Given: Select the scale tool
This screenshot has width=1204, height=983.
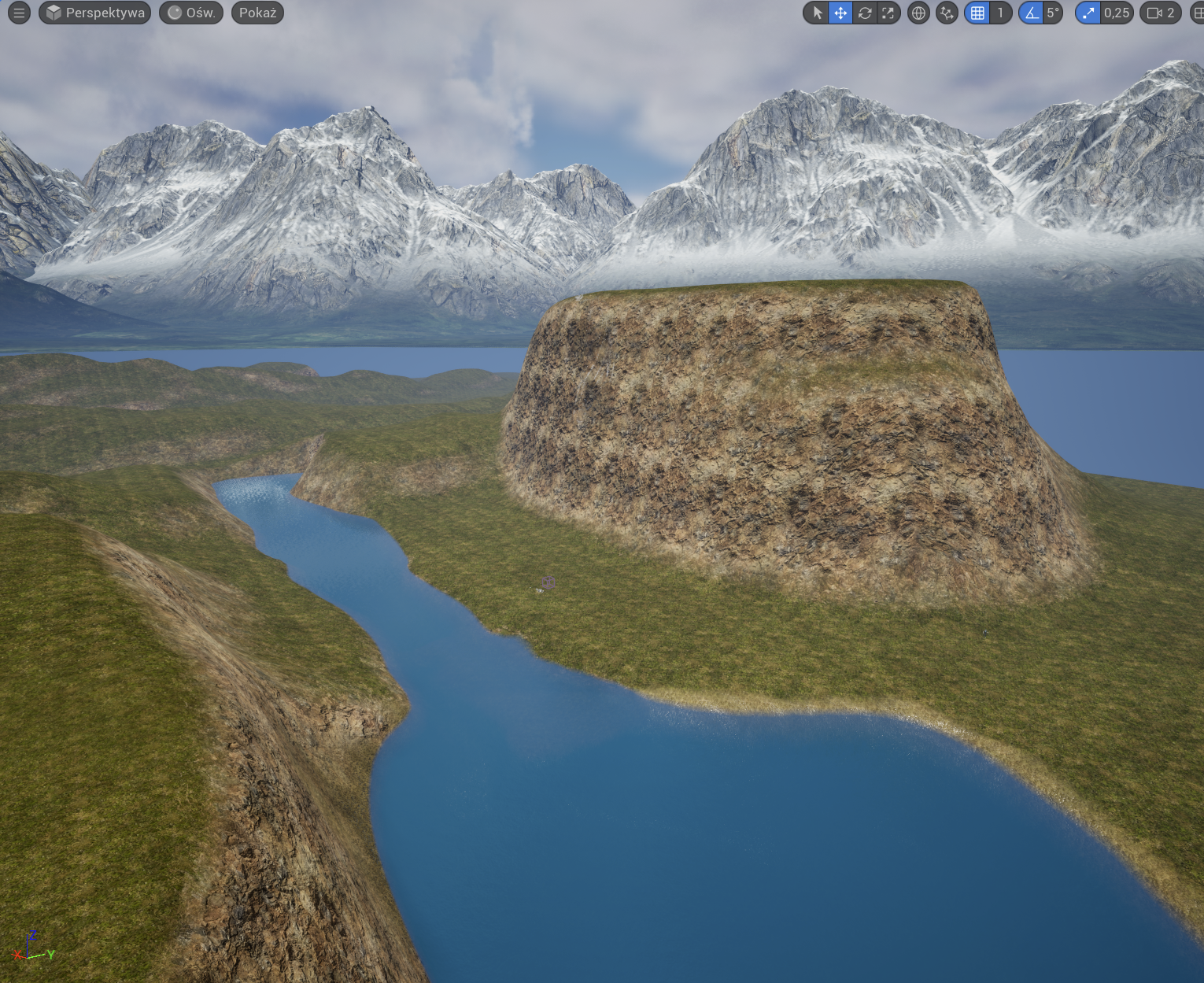Looking at the screenshot, I should 888,13.
